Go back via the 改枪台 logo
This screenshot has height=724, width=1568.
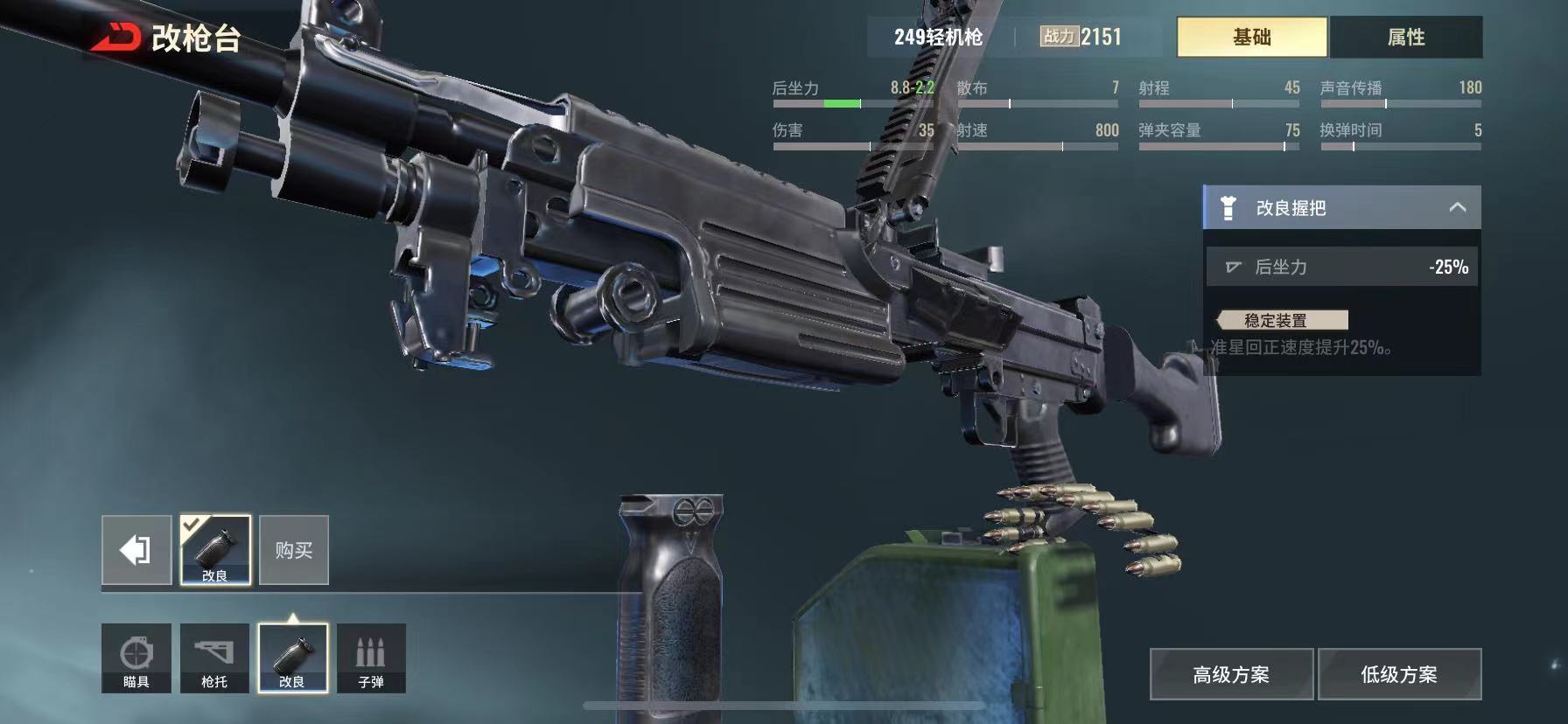coord(116,38)
